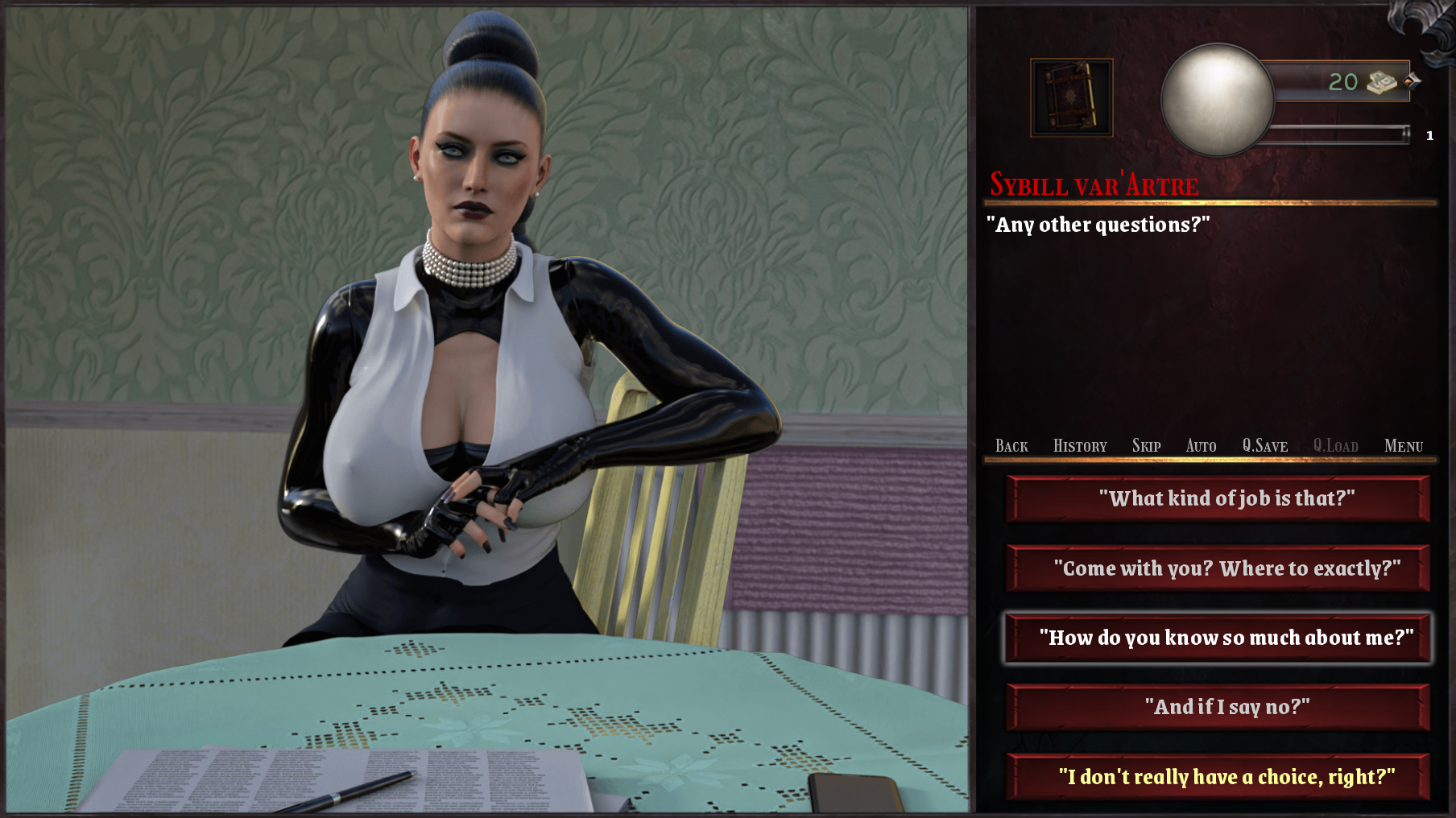Click the arrow beside the money counter
Screen dimensions: 1456x818
pos(1413,81)
